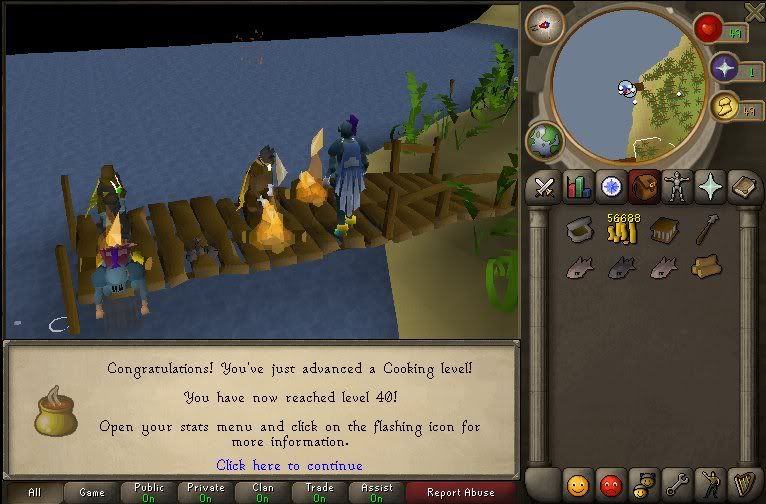Open the friends list yellow smiley tab

coord(578,486)
